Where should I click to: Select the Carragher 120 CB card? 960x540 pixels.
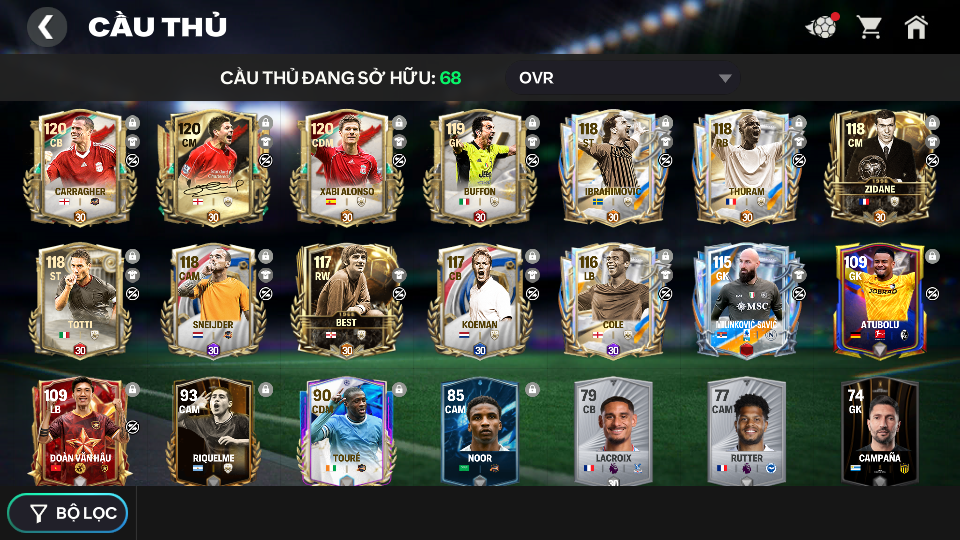click(x=80, y=168)
